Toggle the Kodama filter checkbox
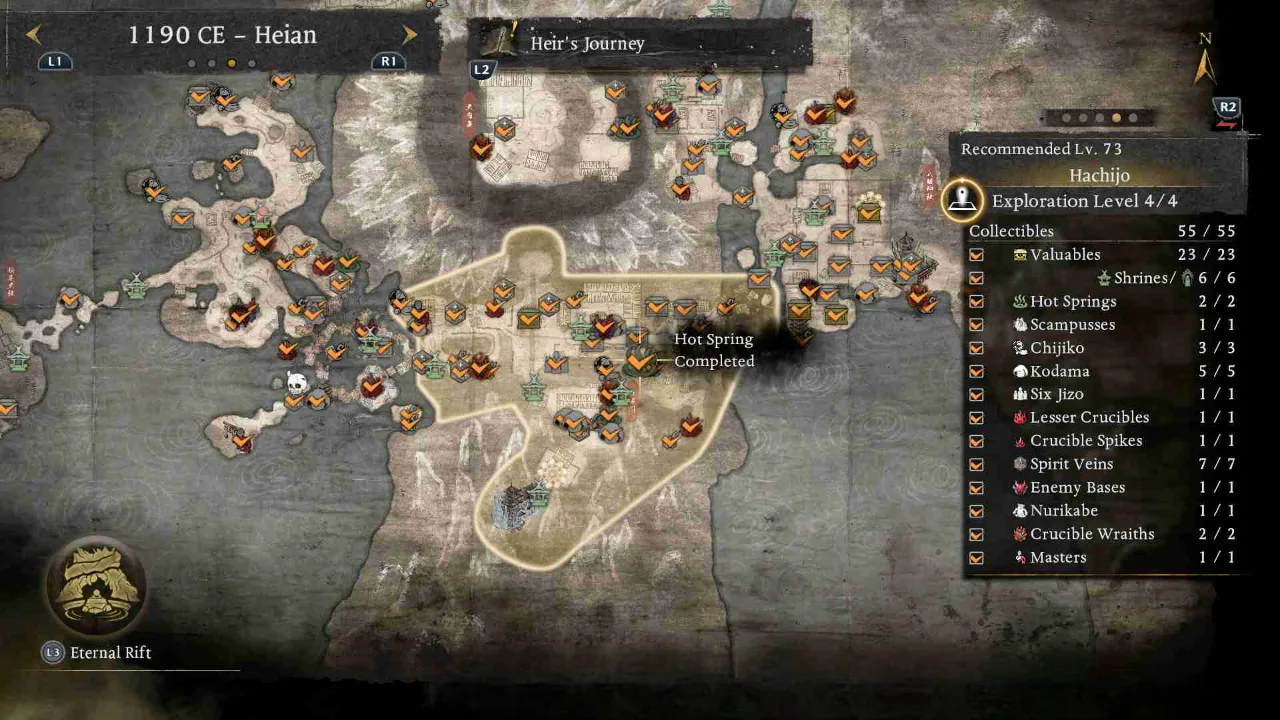The width and height of the screenshot is (1280, 720). point(976,371)
